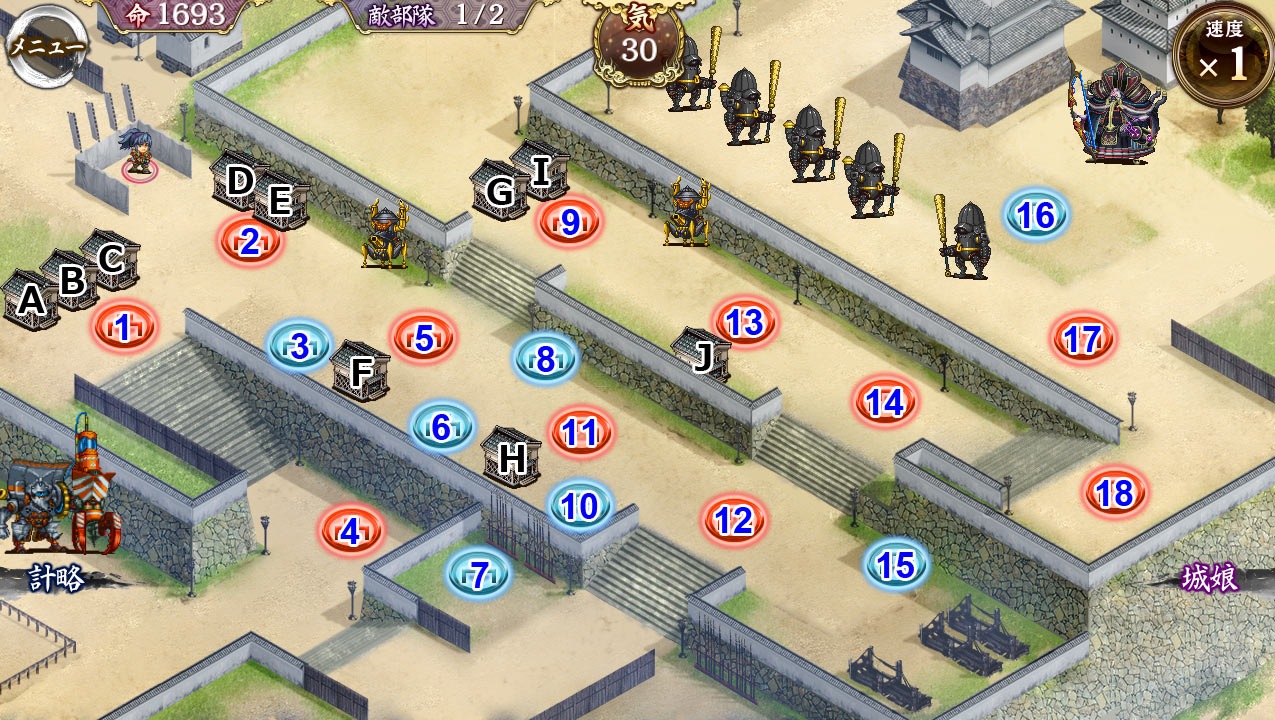Choose blue placement slot 6

point(442,427)
